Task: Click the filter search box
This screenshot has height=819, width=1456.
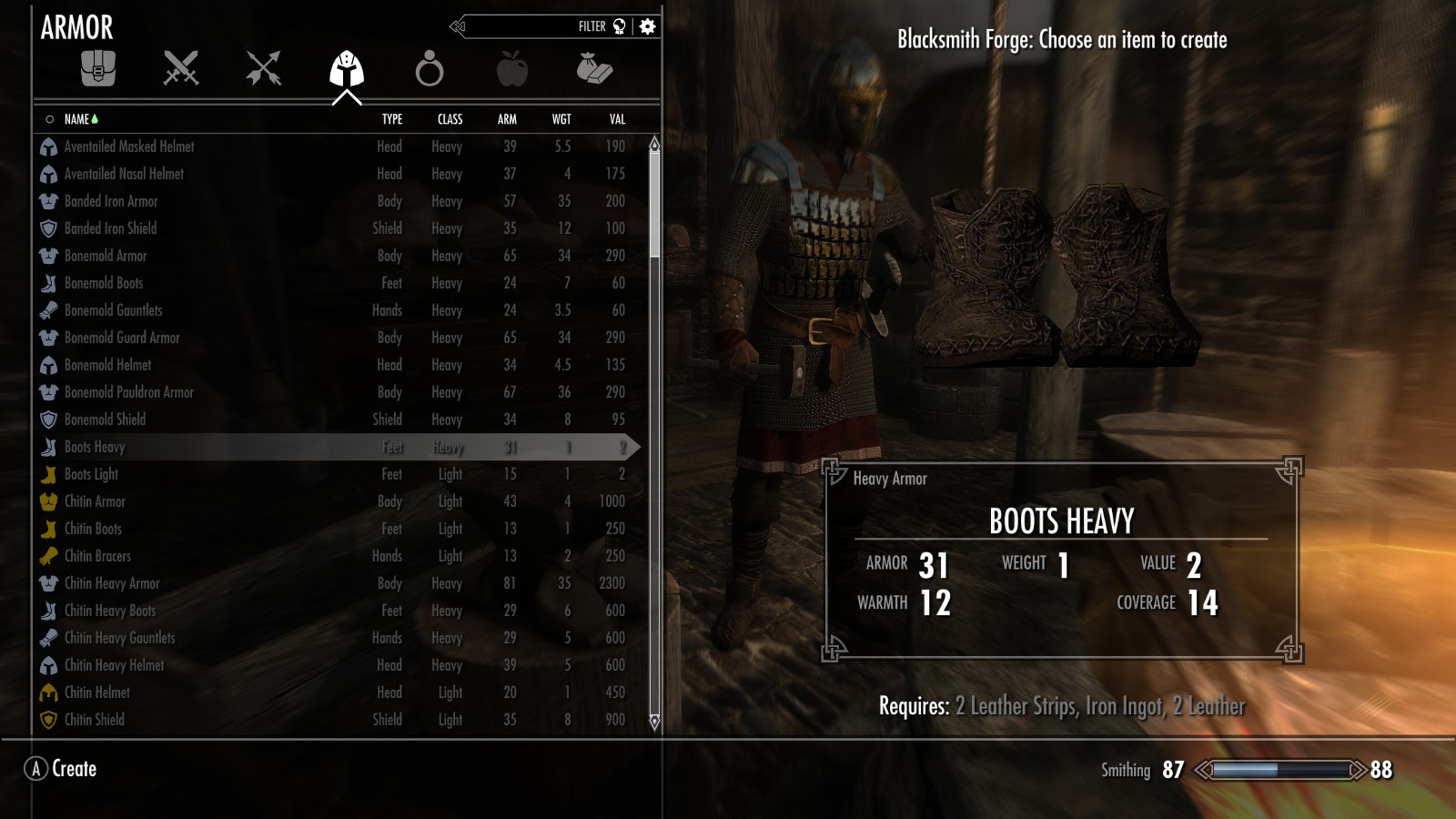Action: [x=537, y=26]
